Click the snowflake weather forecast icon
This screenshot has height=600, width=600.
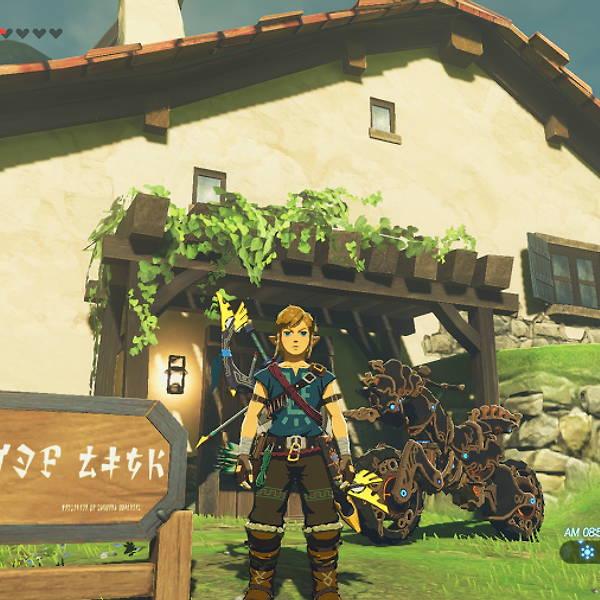point(586,552)
